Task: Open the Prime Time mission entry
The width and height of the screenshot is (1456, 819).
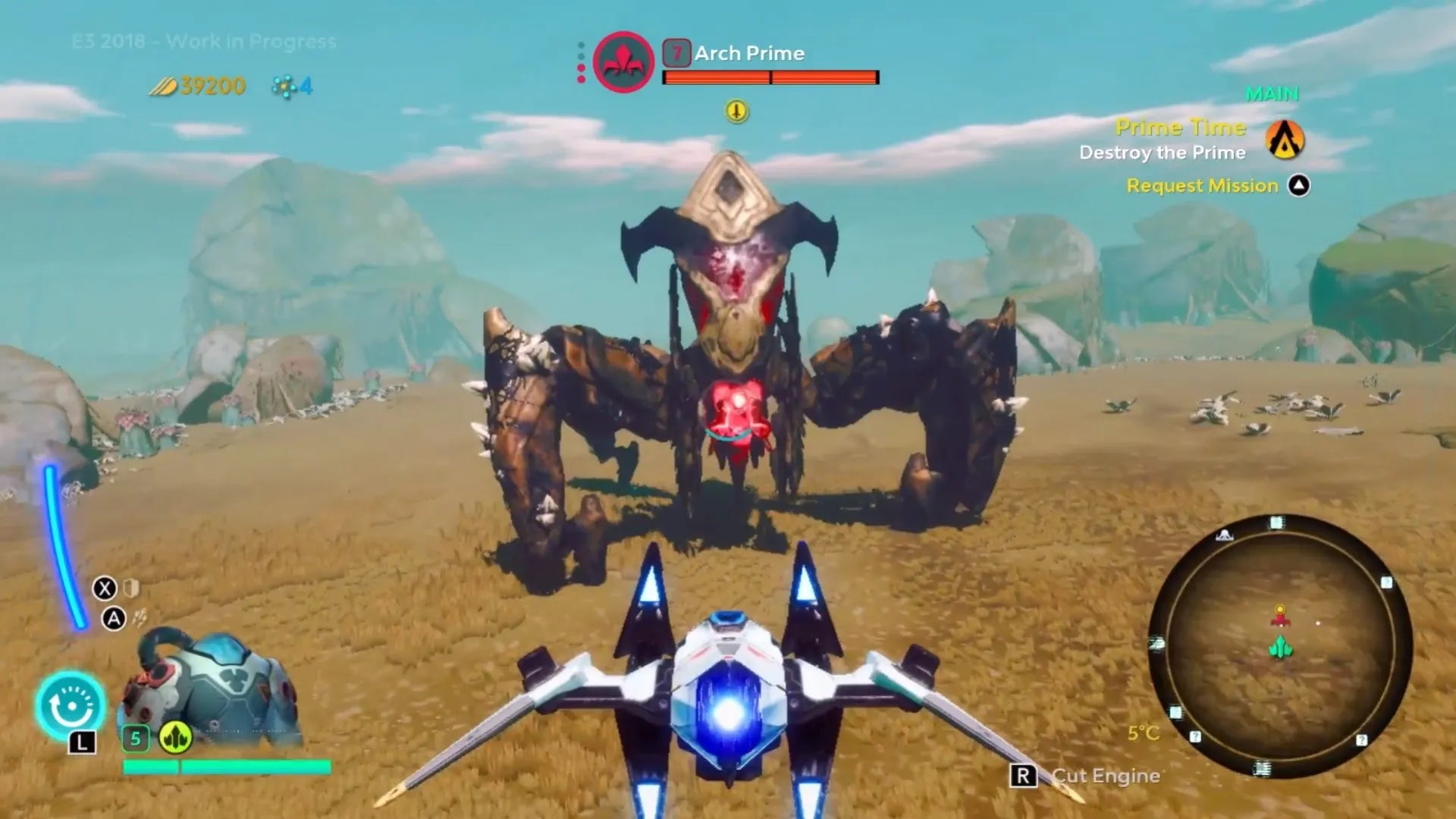Action: click(x=1181, y=127)
